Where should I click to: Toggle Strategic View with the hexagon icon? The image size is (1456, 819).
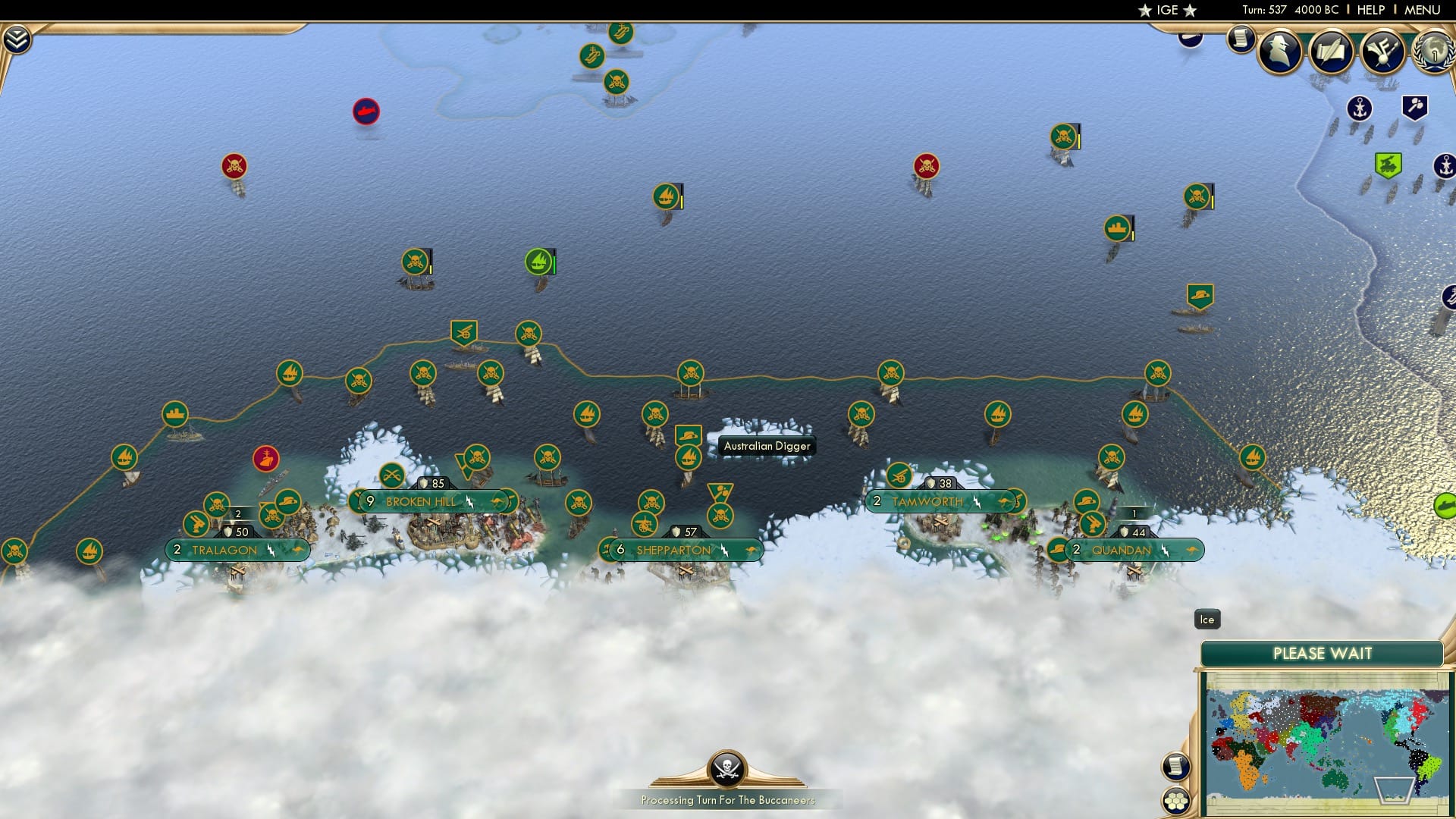pyautogui.click(x=1177, y=800)
